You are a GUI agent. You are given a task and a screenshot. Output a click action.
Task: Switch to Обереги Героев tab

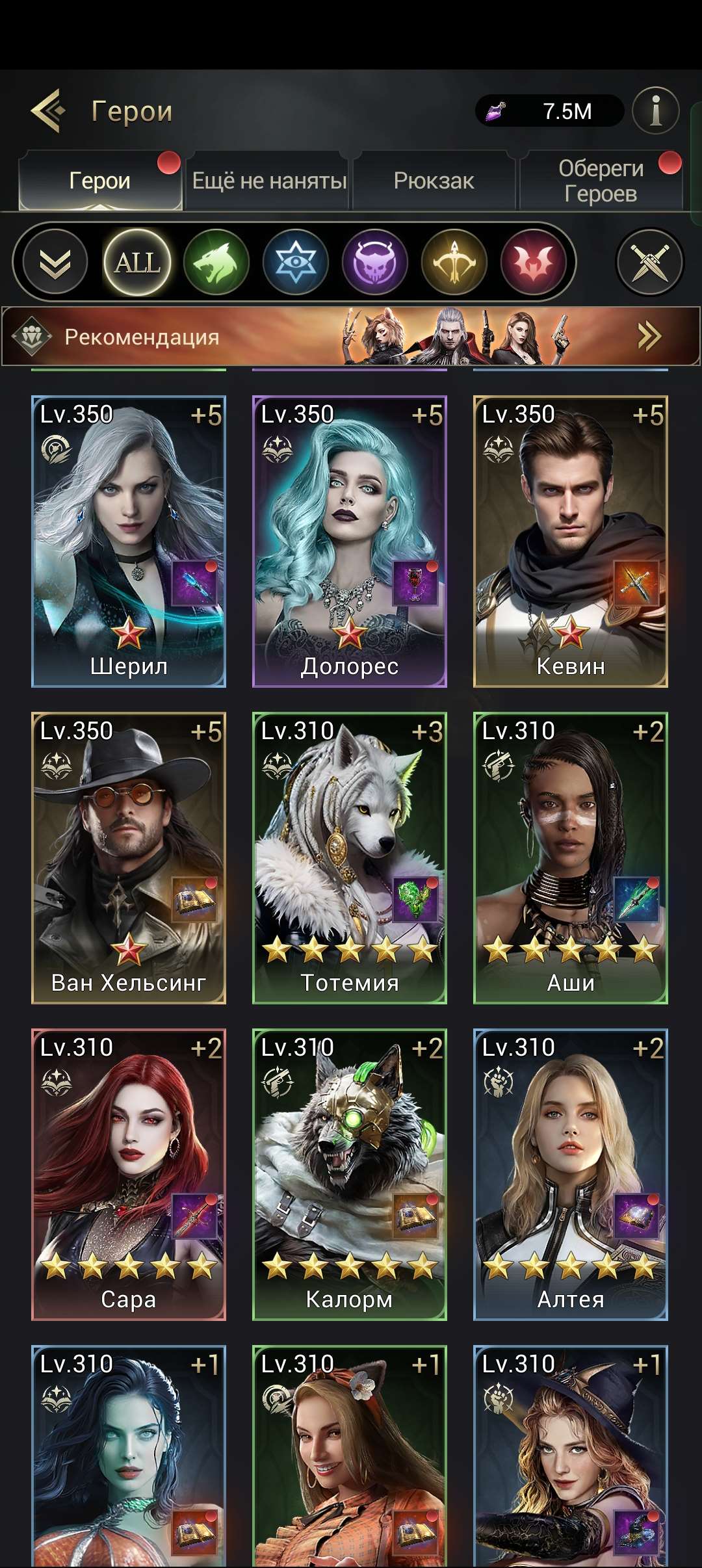pyautogui.click(x=601, y=181)
